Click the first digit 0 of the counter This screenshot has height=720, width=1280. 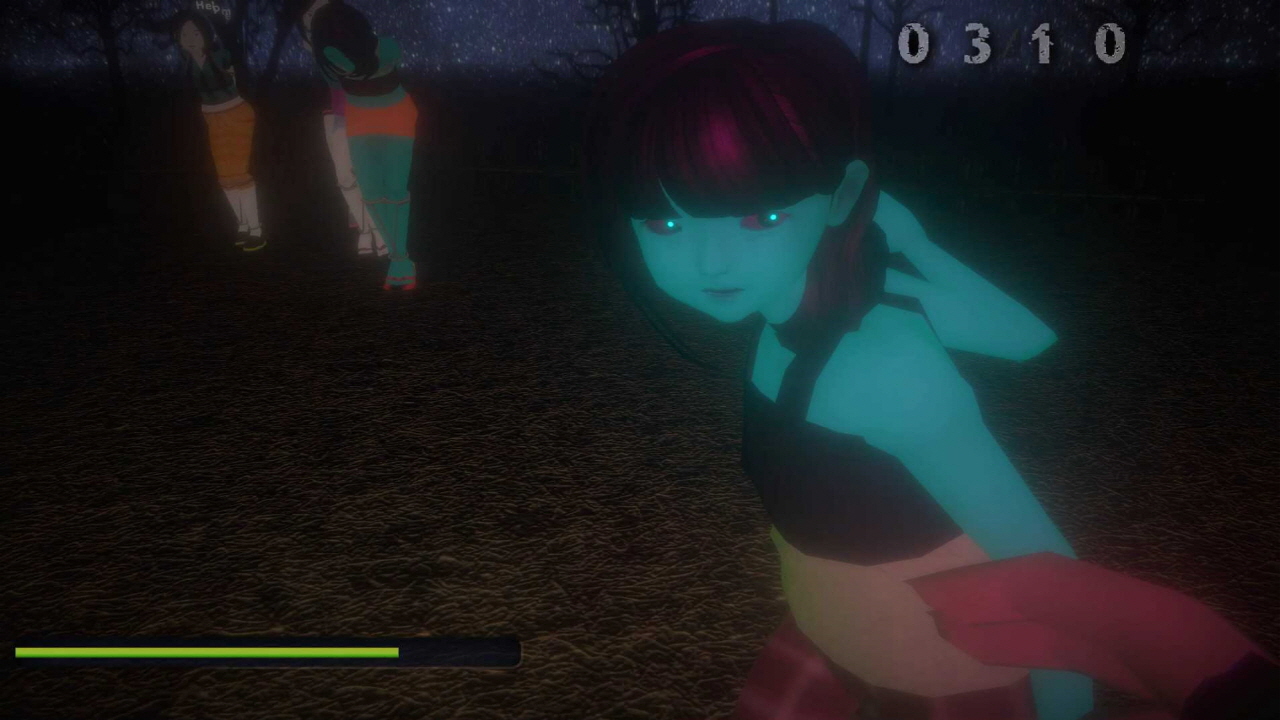(x=913, y=44)
